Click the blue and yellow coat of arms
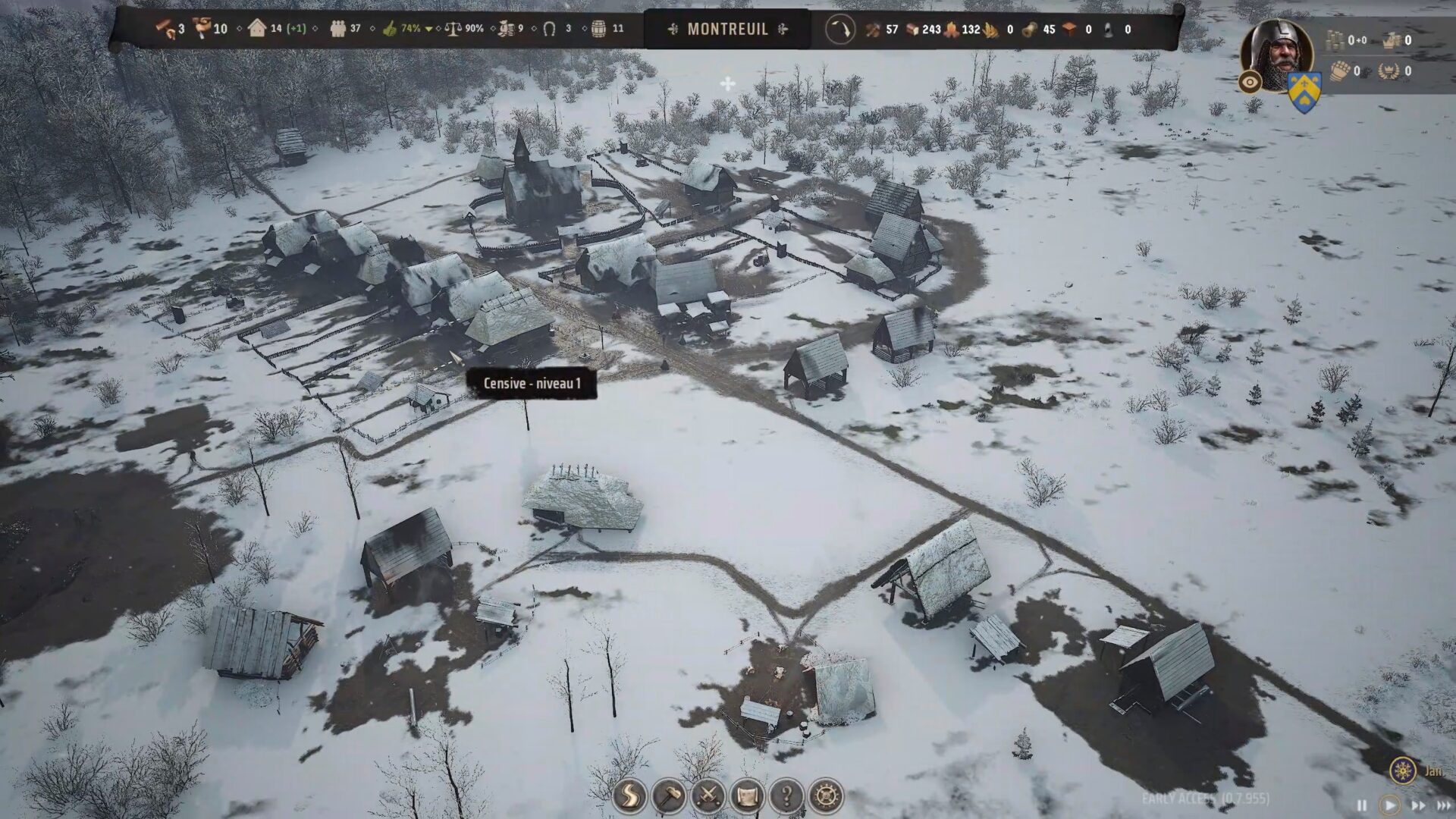 [x=1304, y=93]
